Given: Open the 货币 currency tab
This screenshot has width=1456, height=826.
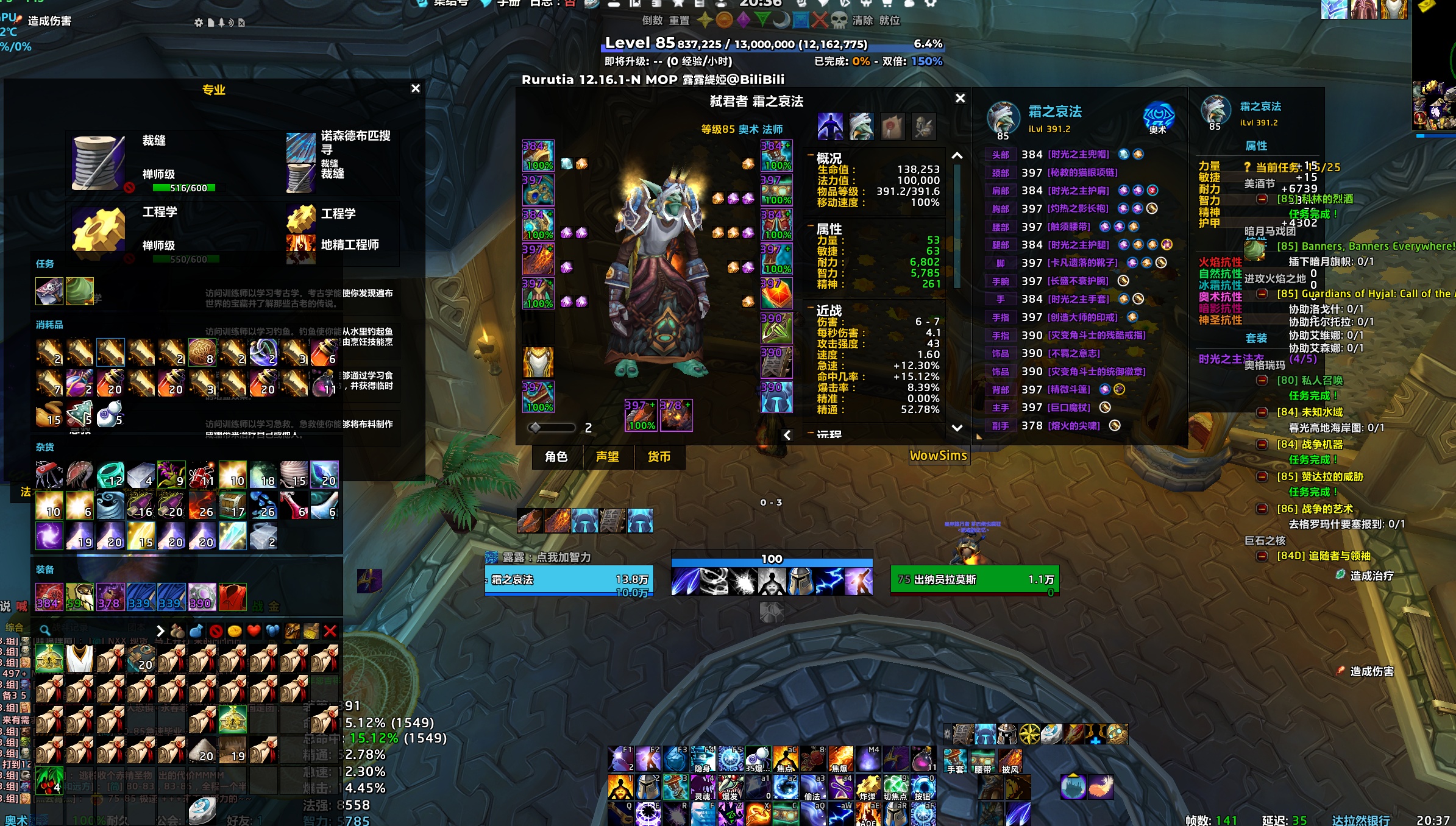Looking at the screenshot, I should coord(658,457).
